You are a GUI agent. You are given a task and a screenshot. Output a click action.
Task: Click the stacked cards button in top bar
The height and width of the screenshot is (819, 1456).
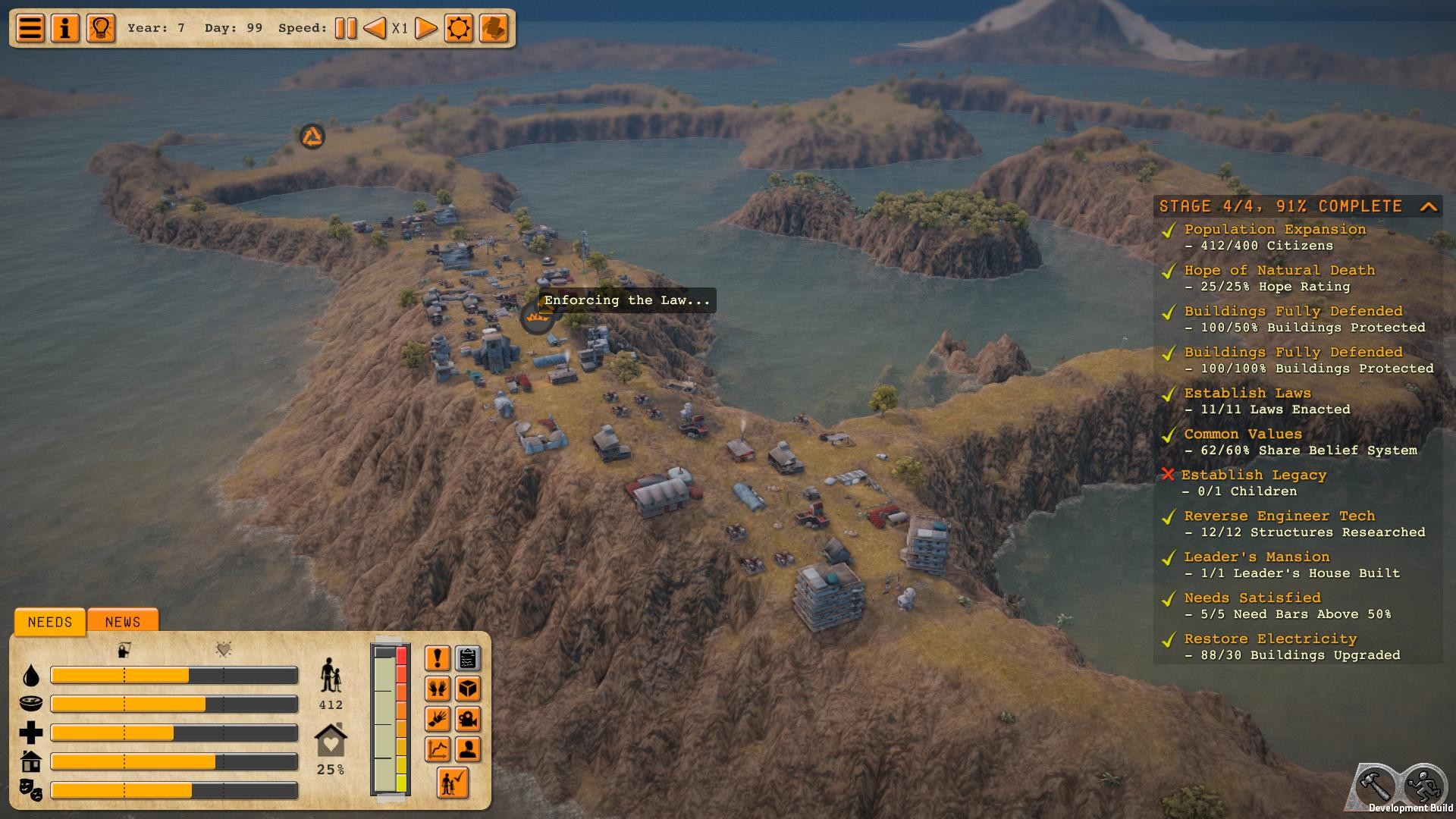[494, 29]
